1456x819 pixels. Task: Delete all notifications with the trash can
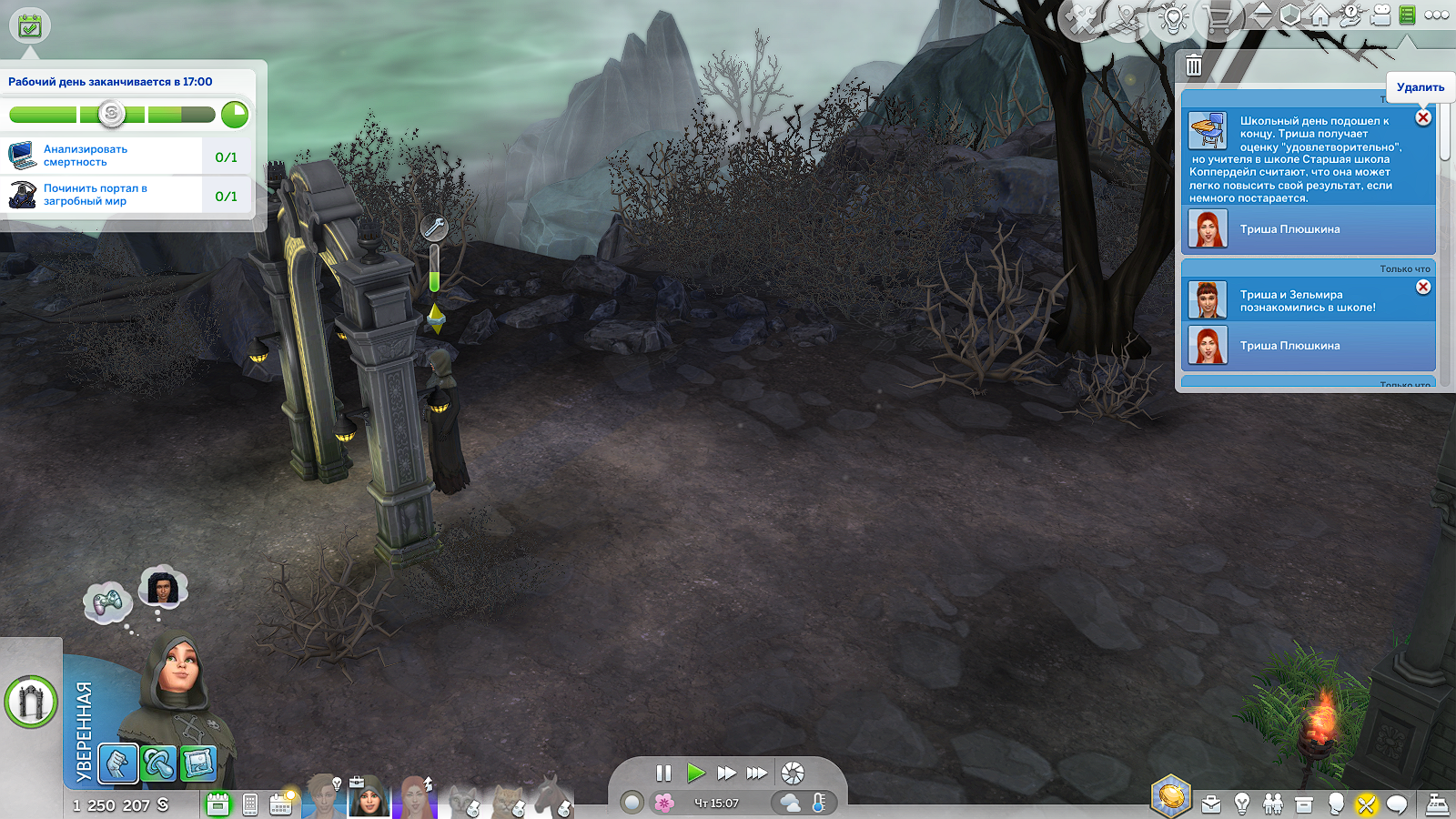1194,66
